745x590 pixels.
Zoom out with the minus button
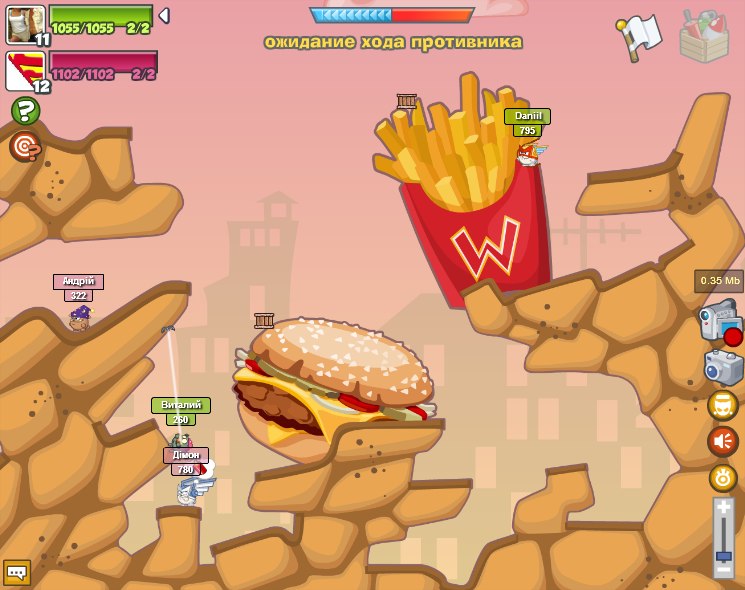723,570
